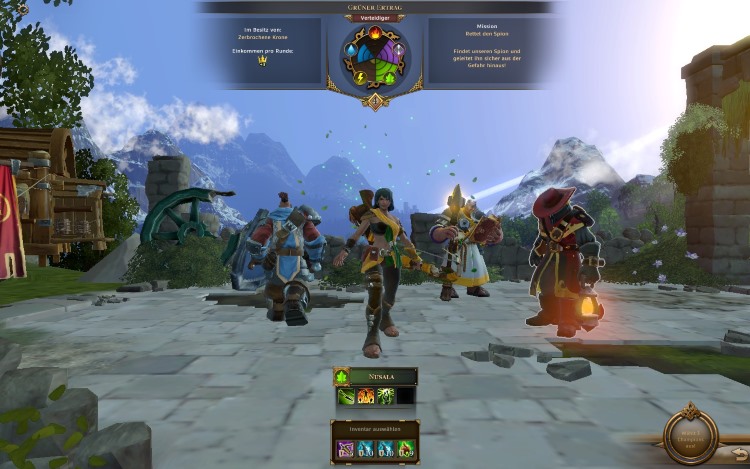Select the green leaf element on the wheel
The height and width of the screenshot is (469, 750).
click(x=391, y=76)
